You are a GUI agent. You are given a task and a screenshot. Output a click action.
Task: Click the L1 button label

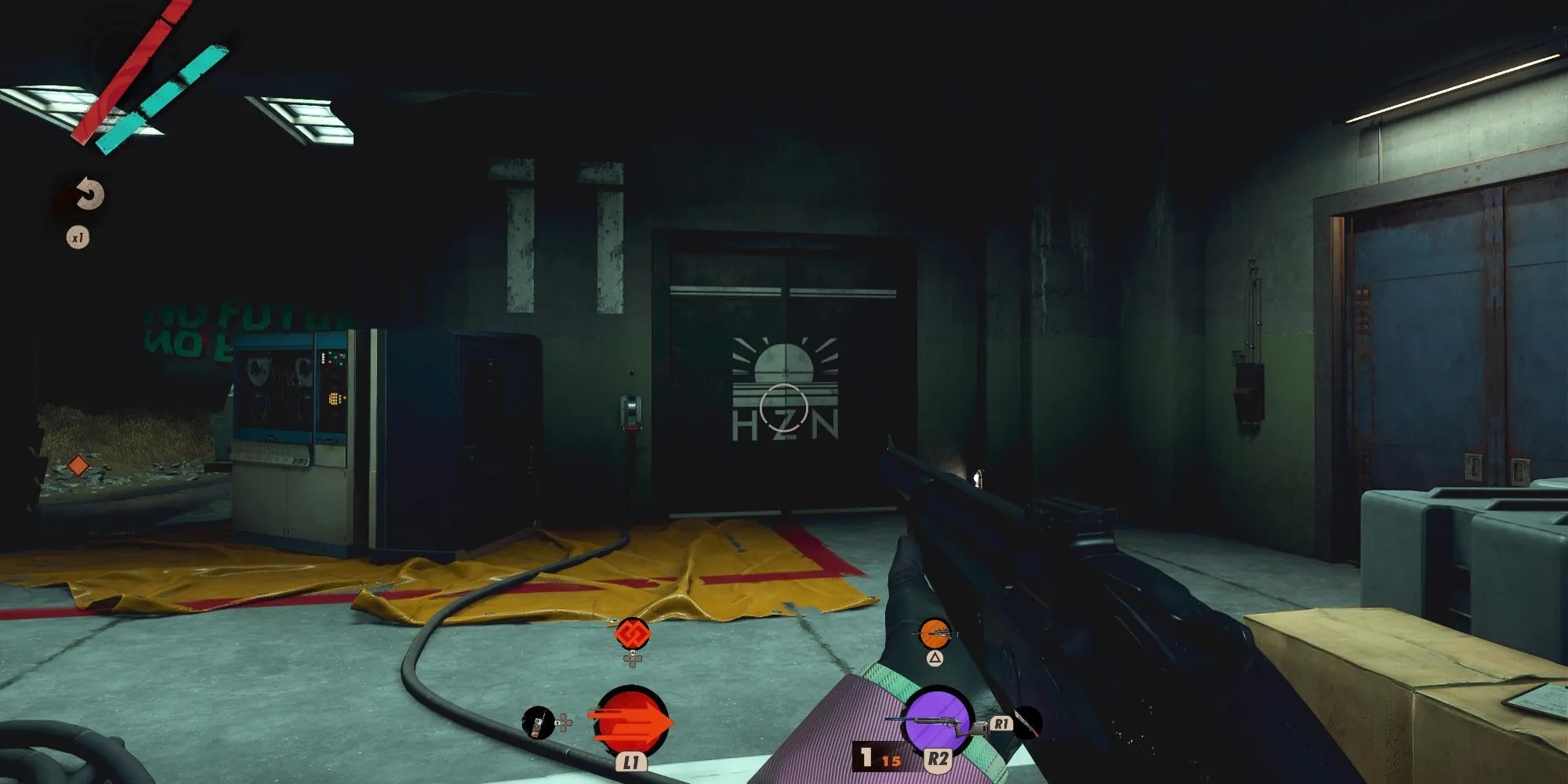[x=630, y=762]
